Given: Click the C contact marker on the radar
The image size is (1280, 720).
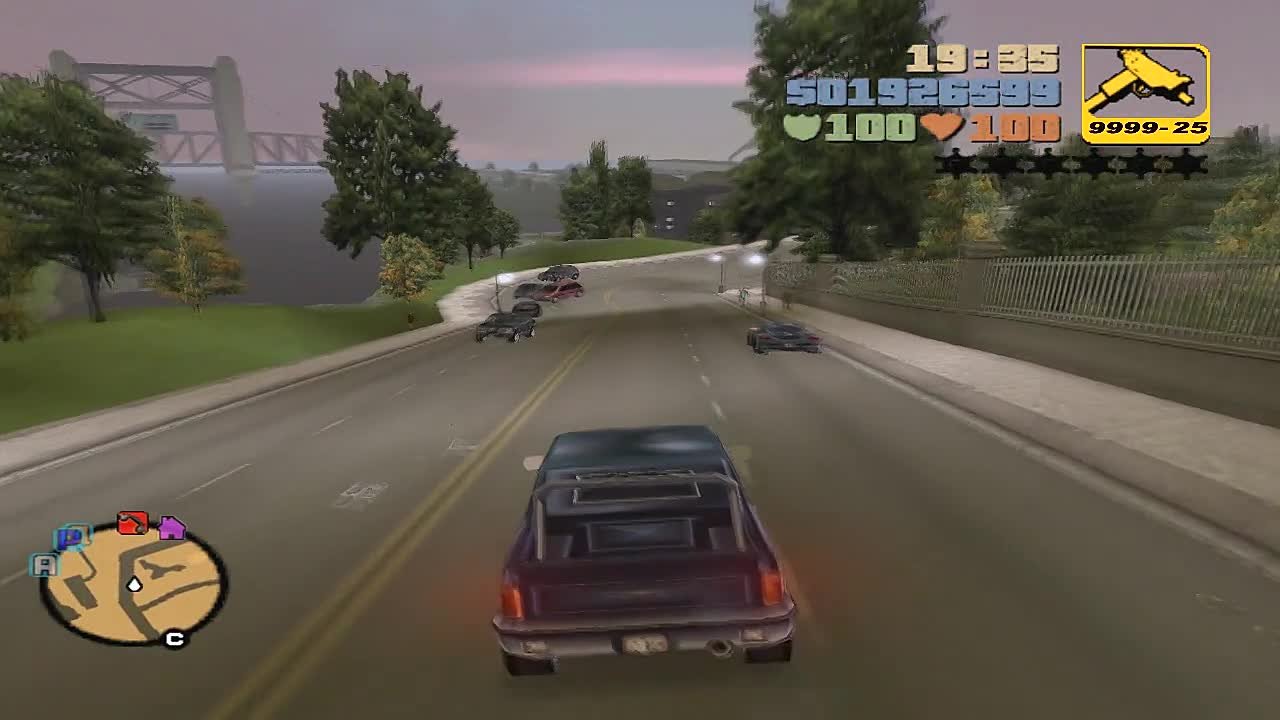Looking at the screenshot, I should (x=174, y=637).
